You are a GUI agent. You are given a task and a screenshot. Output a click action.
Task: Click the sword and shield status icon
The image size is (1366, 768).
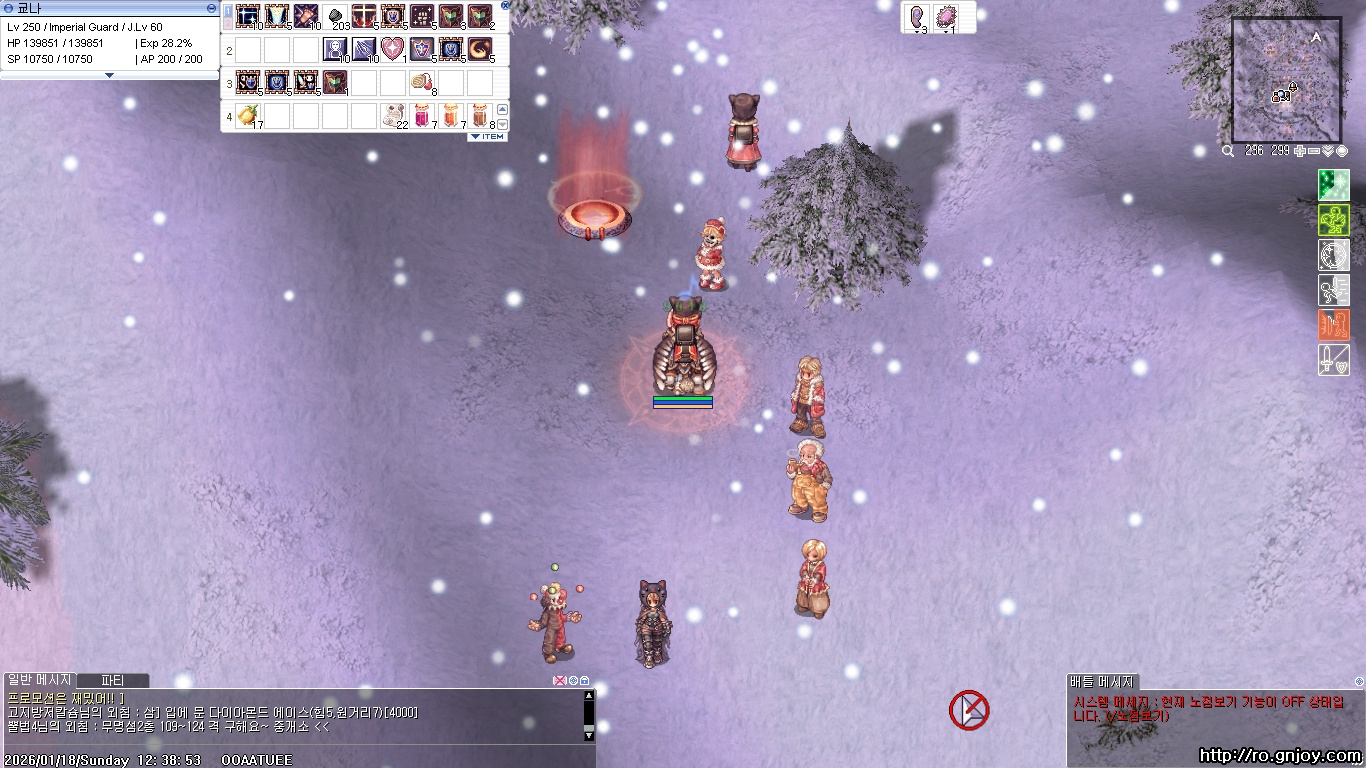click(1333, 360)
